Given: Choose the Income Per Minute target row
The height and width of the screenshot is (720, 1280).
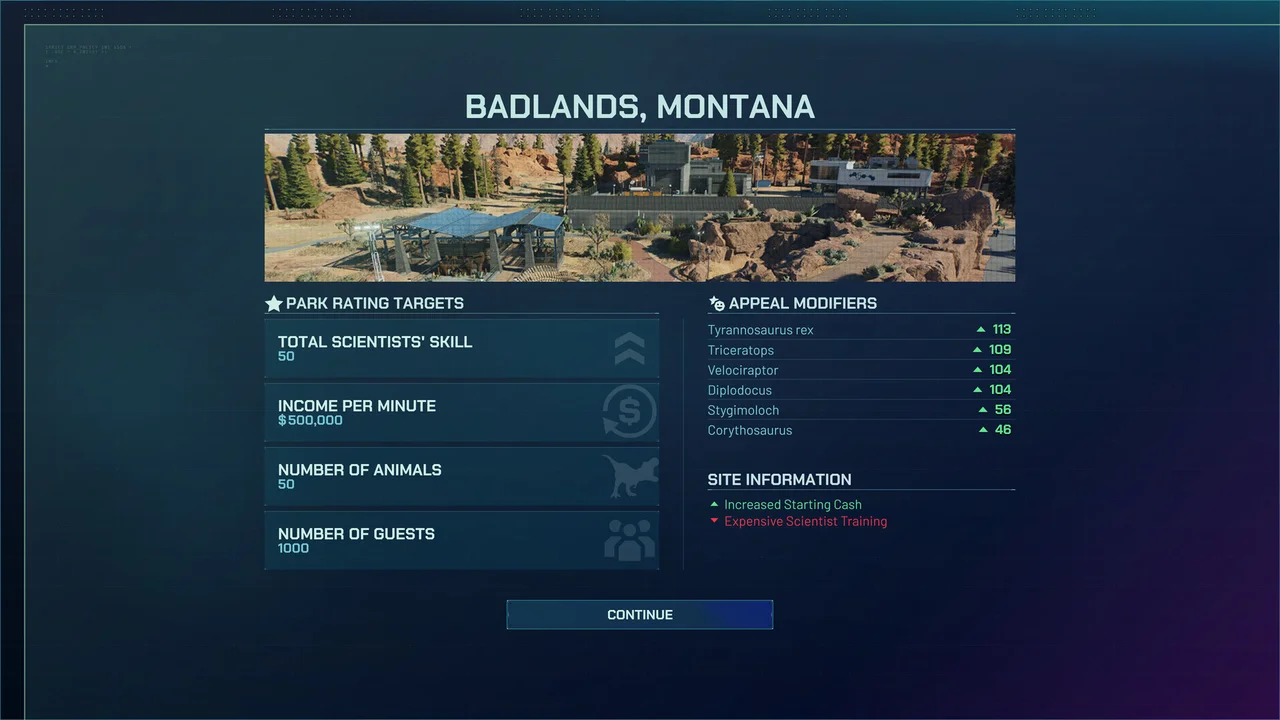Looking at the screenshot, I should [461, 412].
